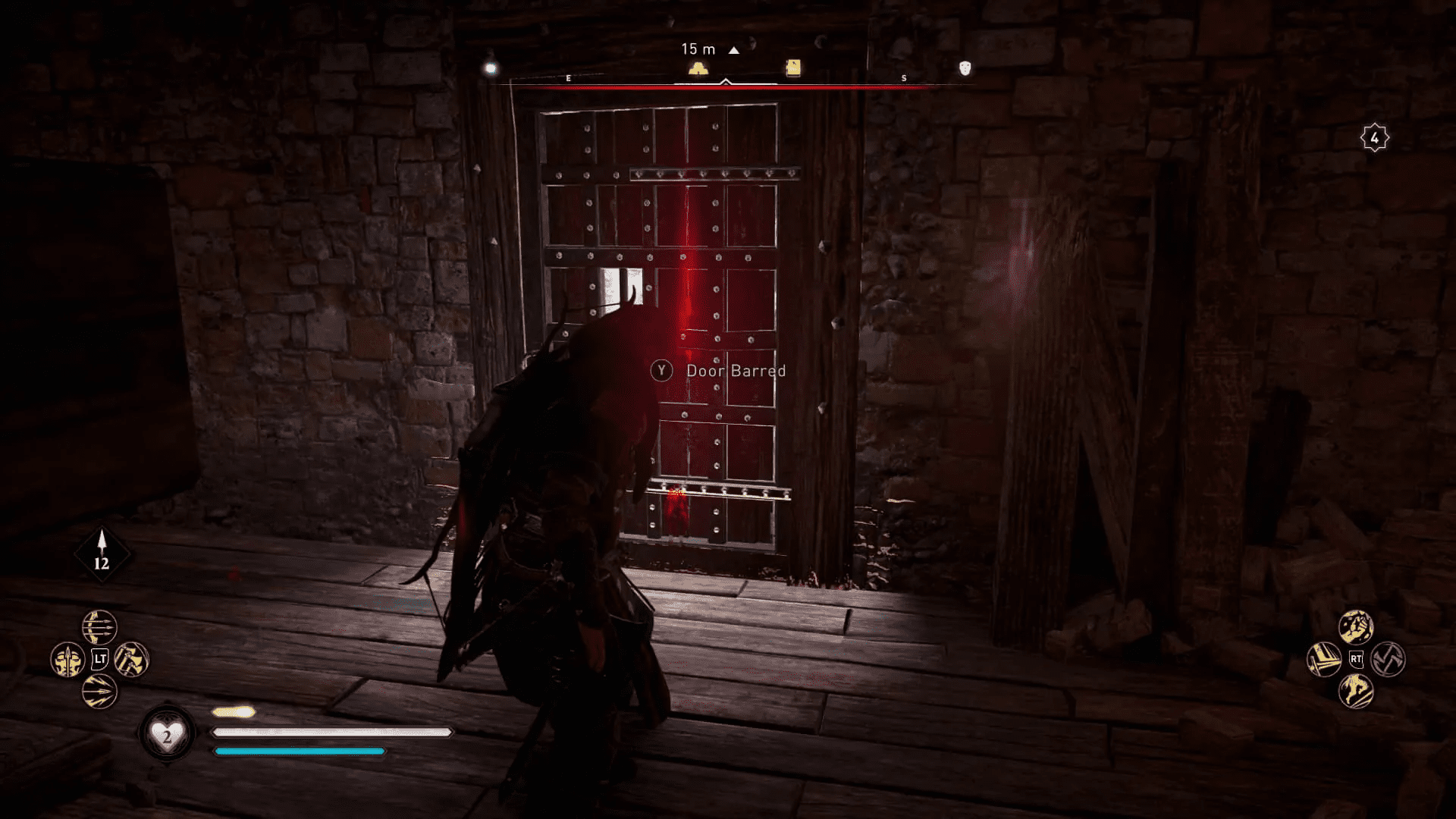Click the wealth page icon on the compass
1456x819 pixels.
(791, 67)
